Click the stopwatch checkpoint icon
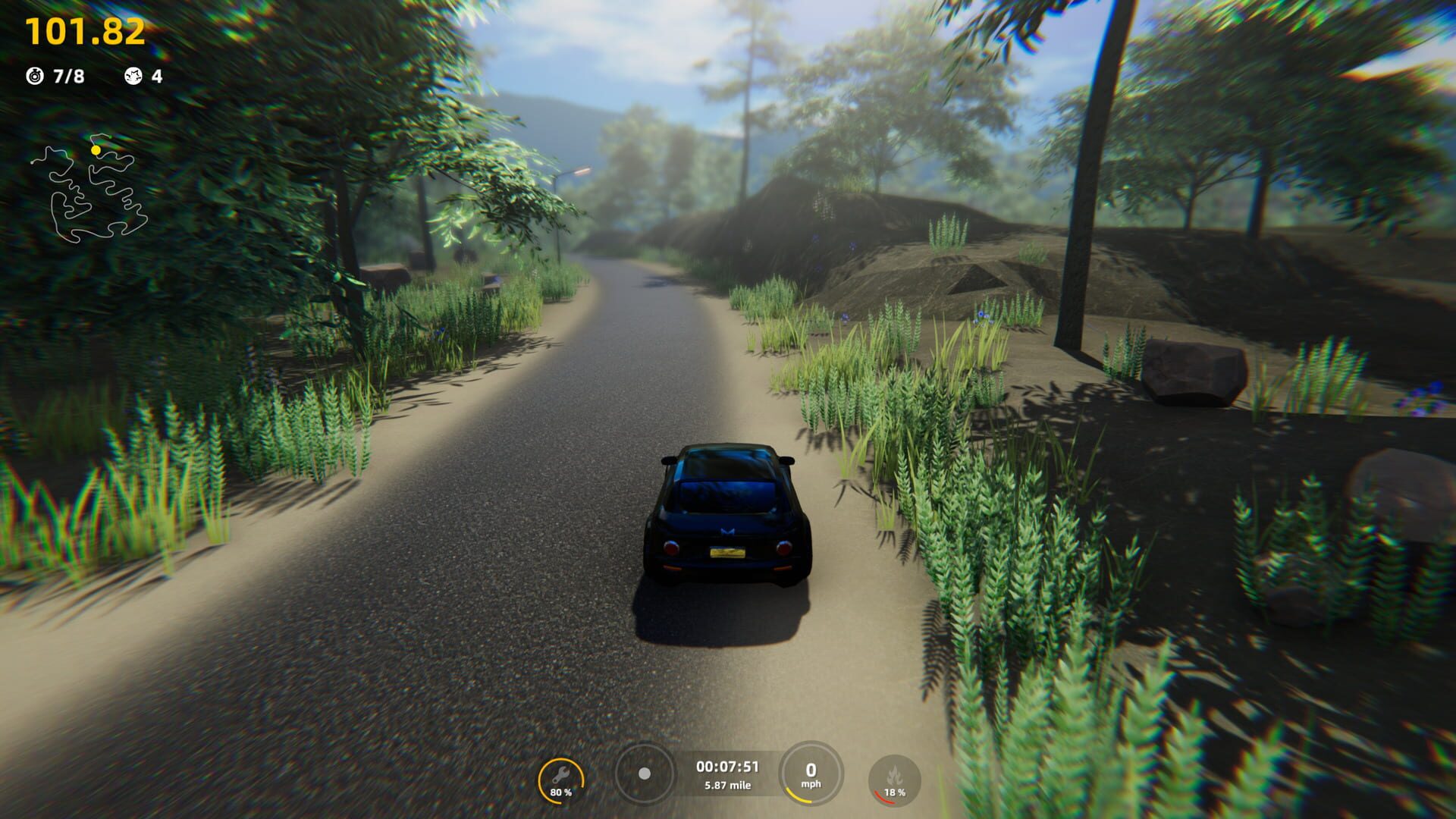This screenshot has height=819, width=1456. click(x=35, y=76)
